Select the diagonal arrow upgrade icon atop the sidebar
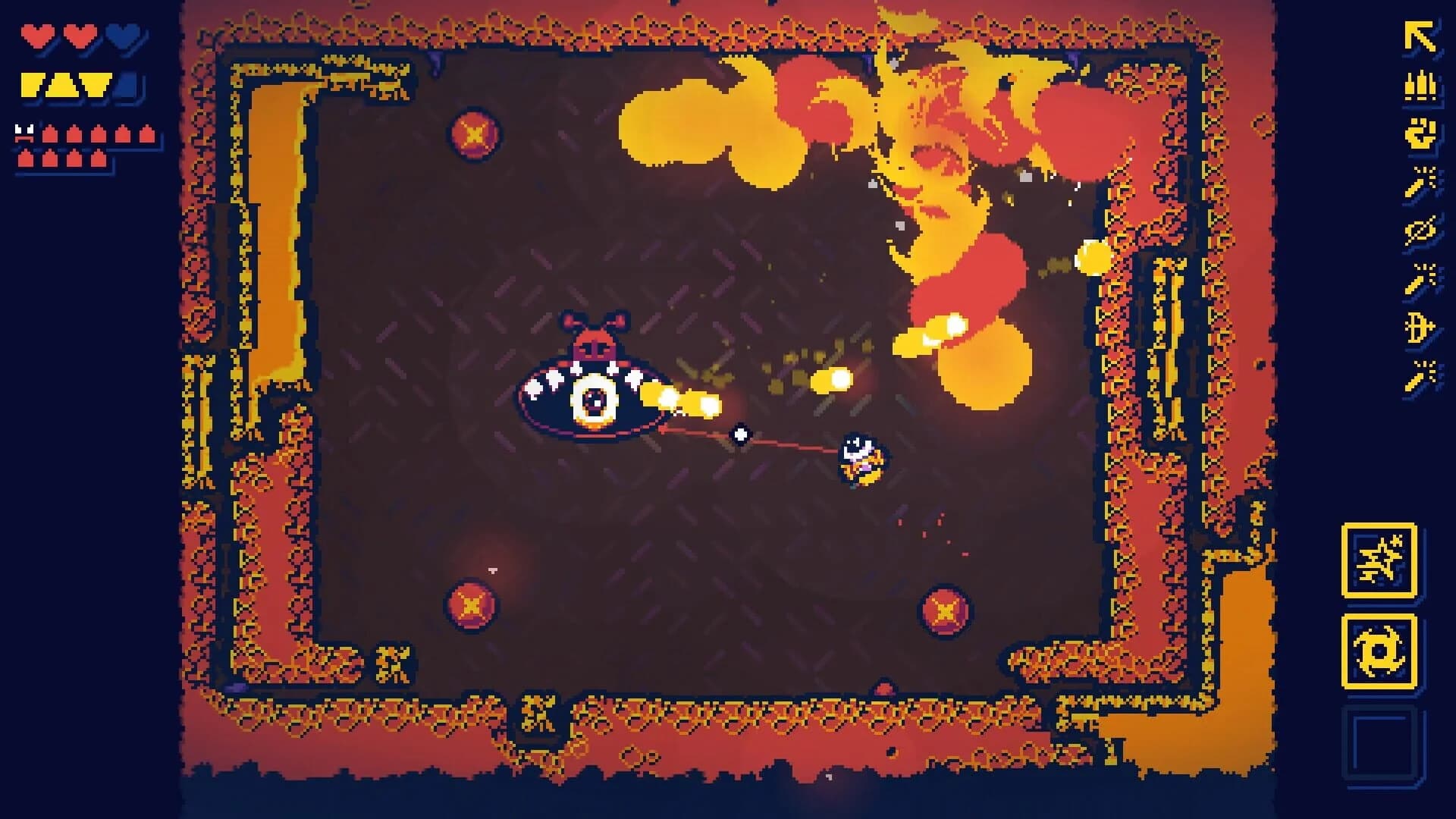The image size is (1456, 819). point(1419,35)
